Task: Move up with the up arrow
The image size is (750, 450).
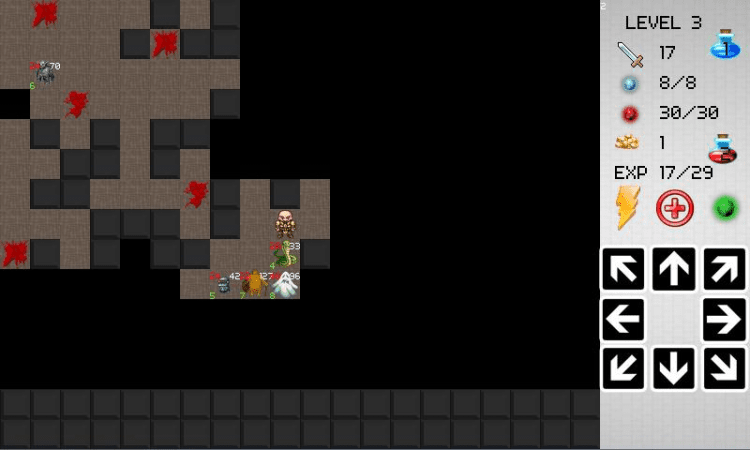Action: [x=674, y=269]
